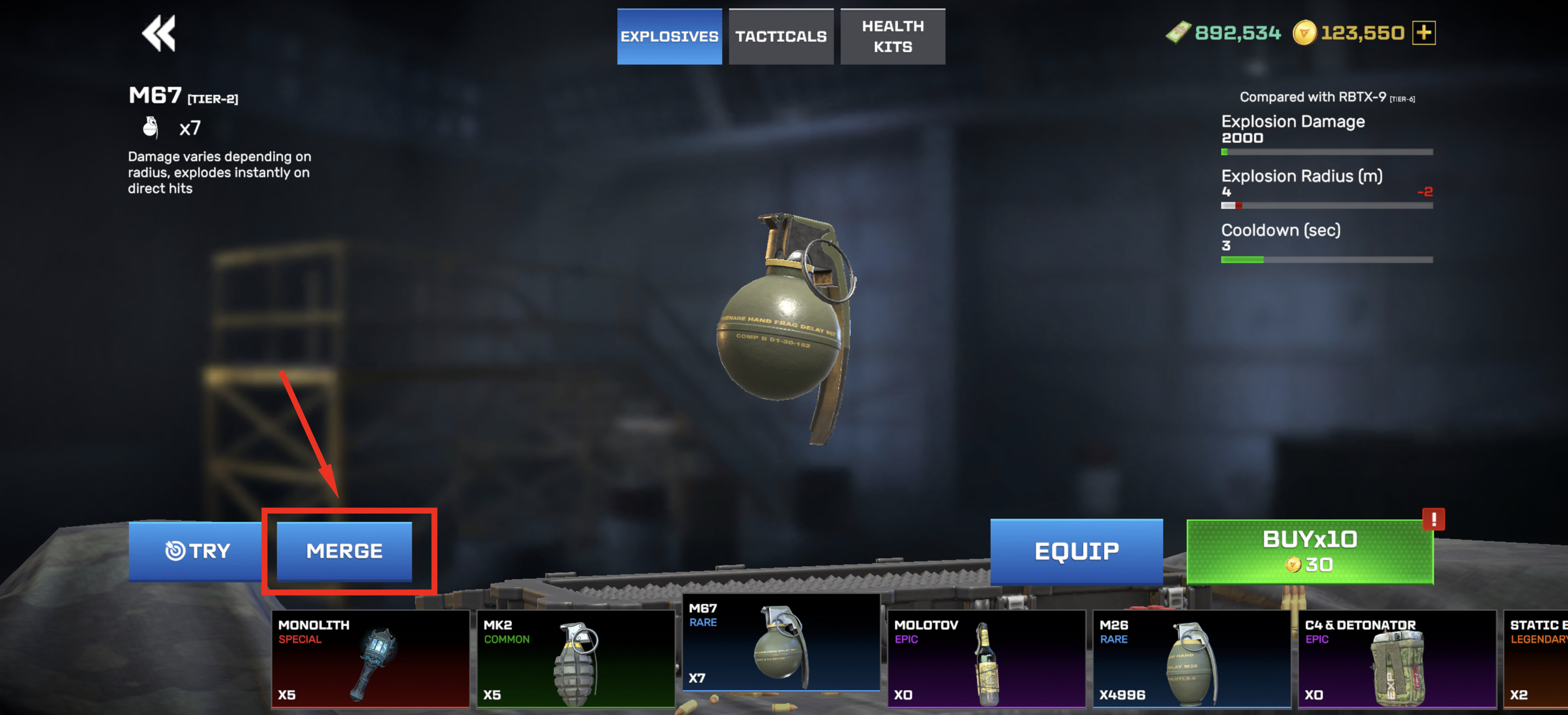Select the Monolith special explosive card
Image resolution: width=1568 pixels, height=715 pixels.
tap(370, 658)
